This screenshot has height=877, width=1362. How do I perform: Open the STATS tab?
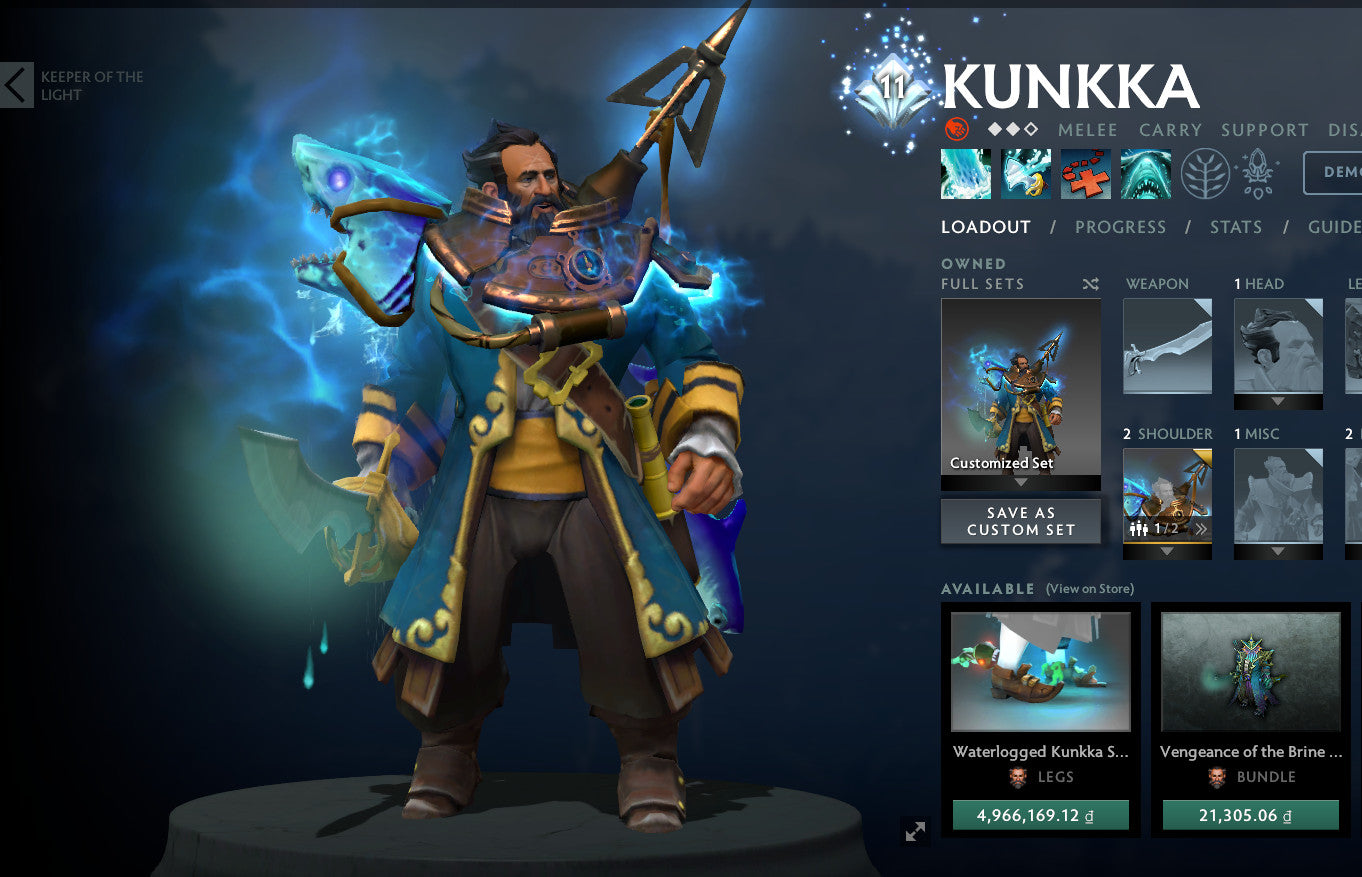[x=1236, y=227]
